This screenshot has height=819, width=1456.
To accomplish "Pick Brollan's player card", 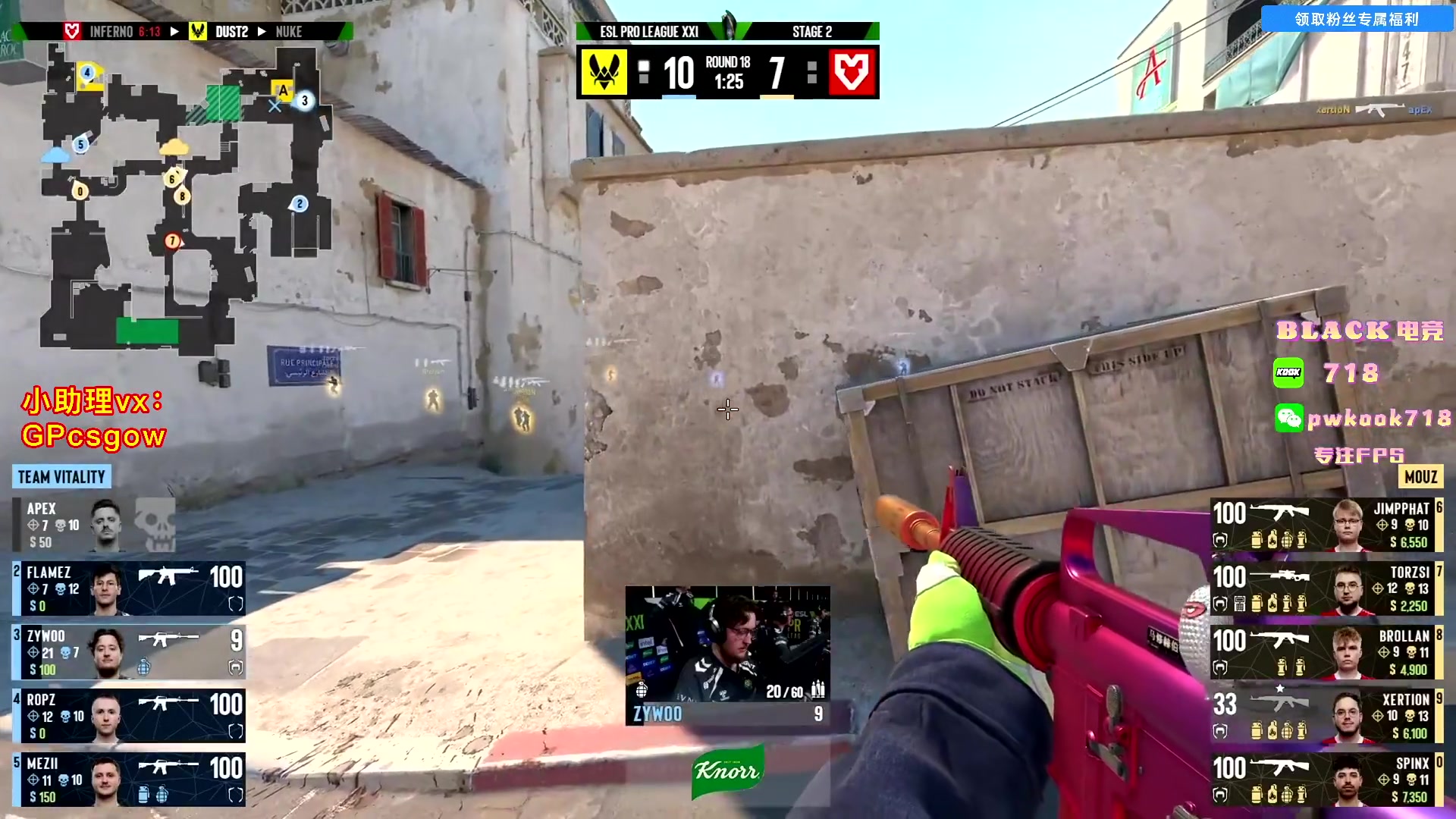I will [x=1326, y=652].
